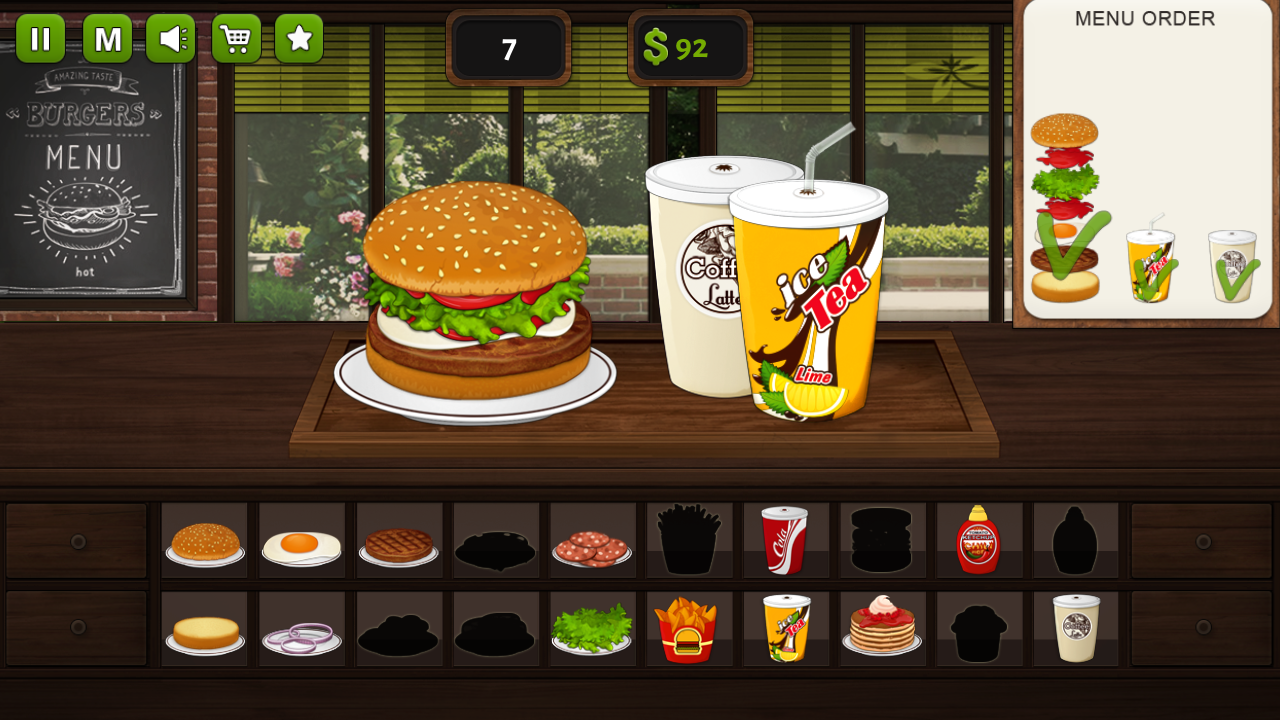Mute the game sound

tap(170, 38)
